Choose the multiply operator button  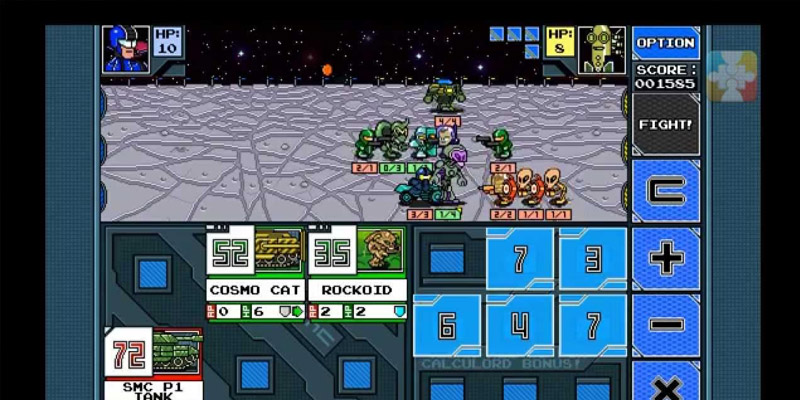pyautogui.click(x=666, y=383)
